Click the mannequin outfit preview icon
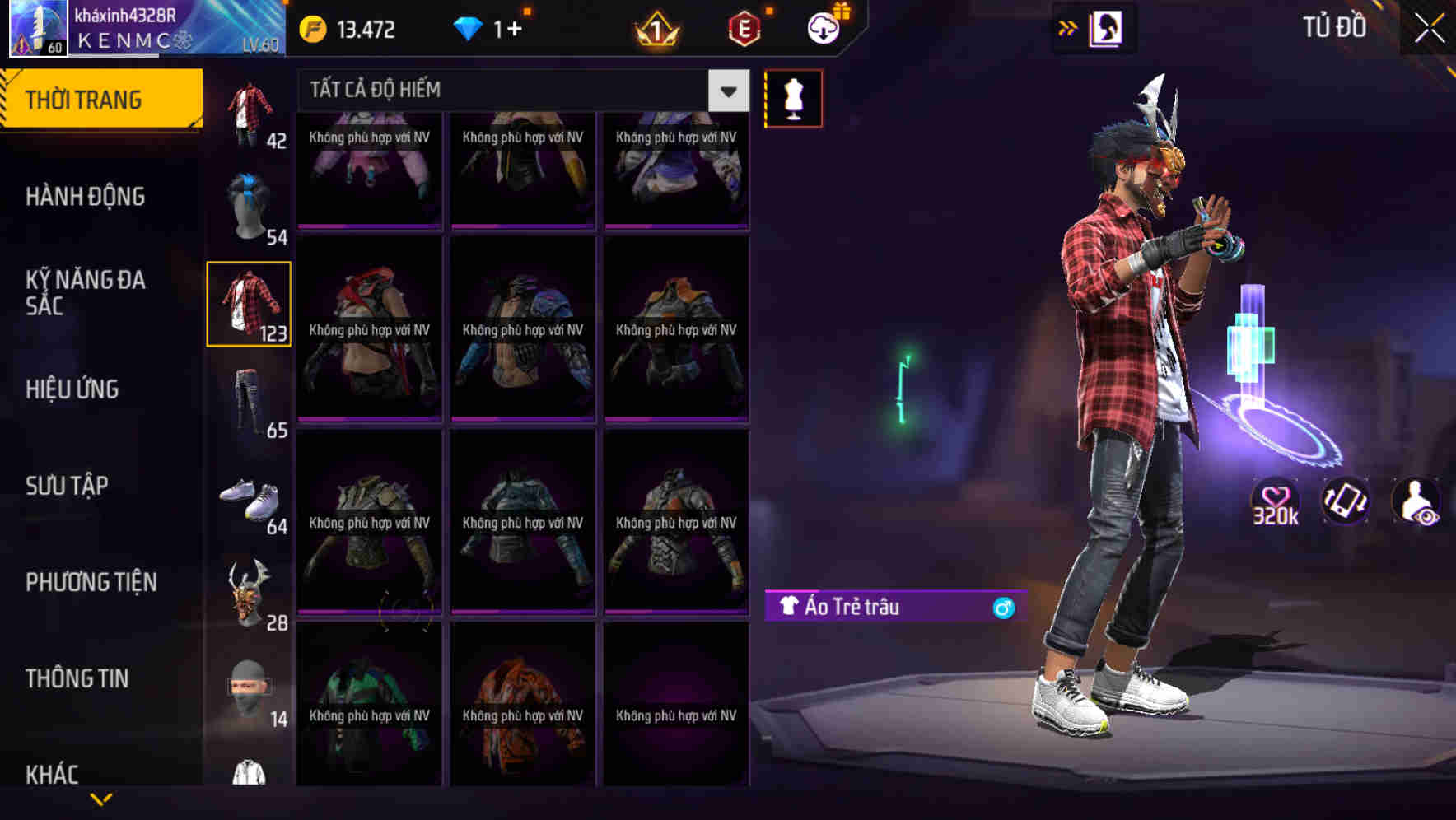This screenshot has height=820, width=1456. (x=794, y=97)
